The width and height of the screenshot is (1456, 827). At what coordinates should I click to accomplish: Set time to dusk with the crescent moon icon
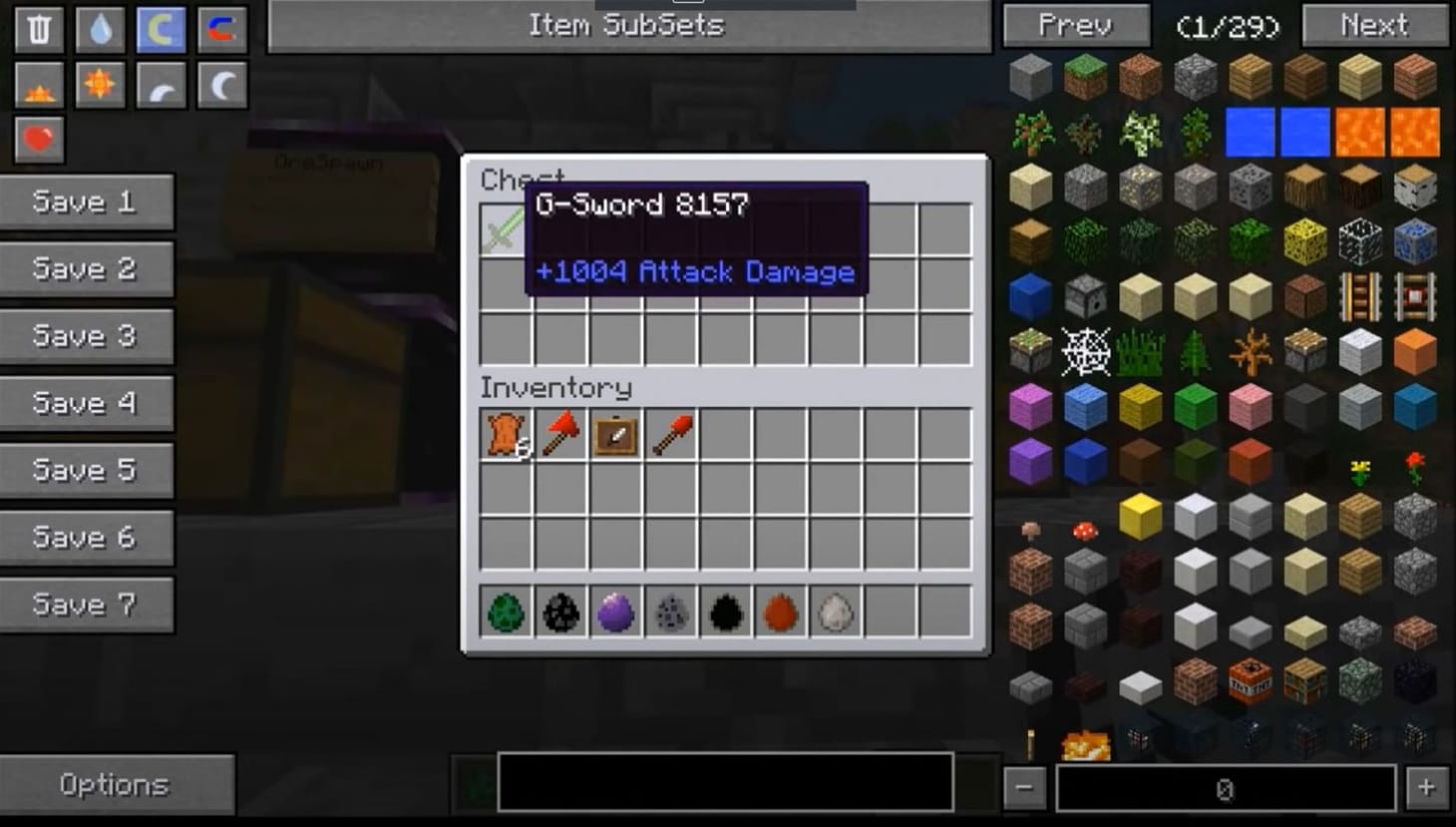point(161,85)
